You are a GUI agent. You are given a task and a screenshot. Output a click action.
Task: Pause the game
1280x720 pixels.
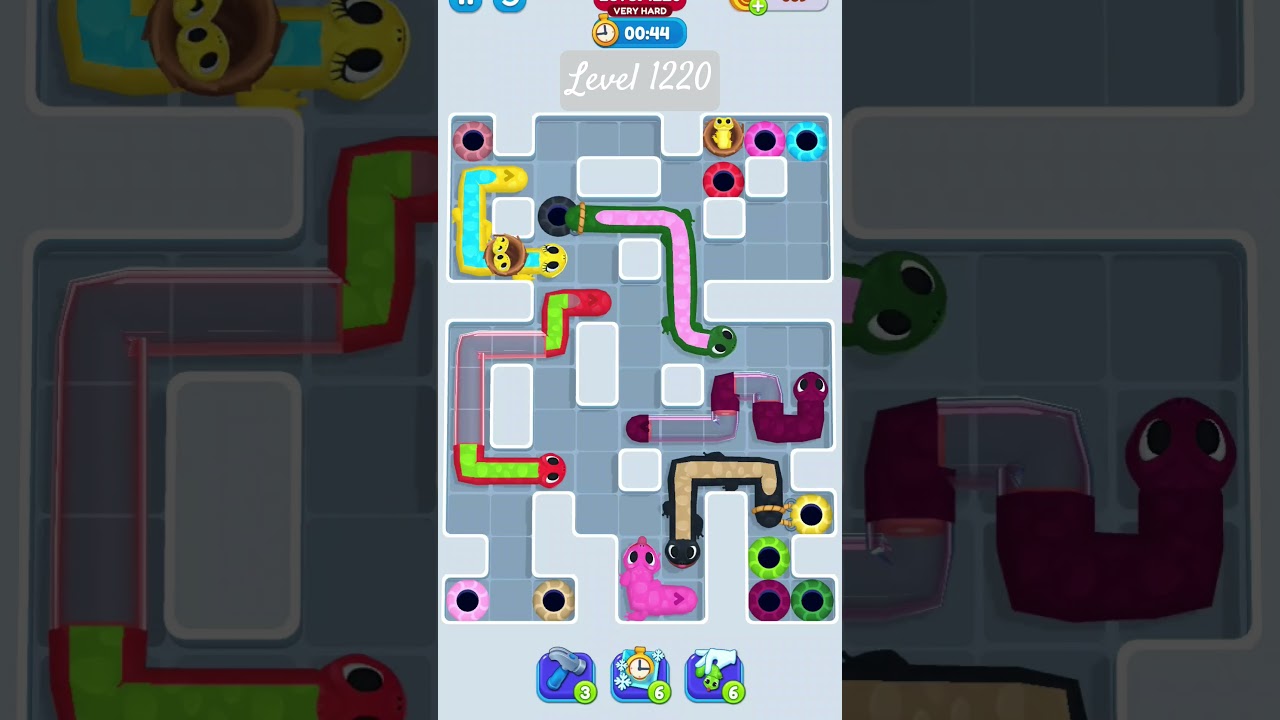(x=464, y=3)
